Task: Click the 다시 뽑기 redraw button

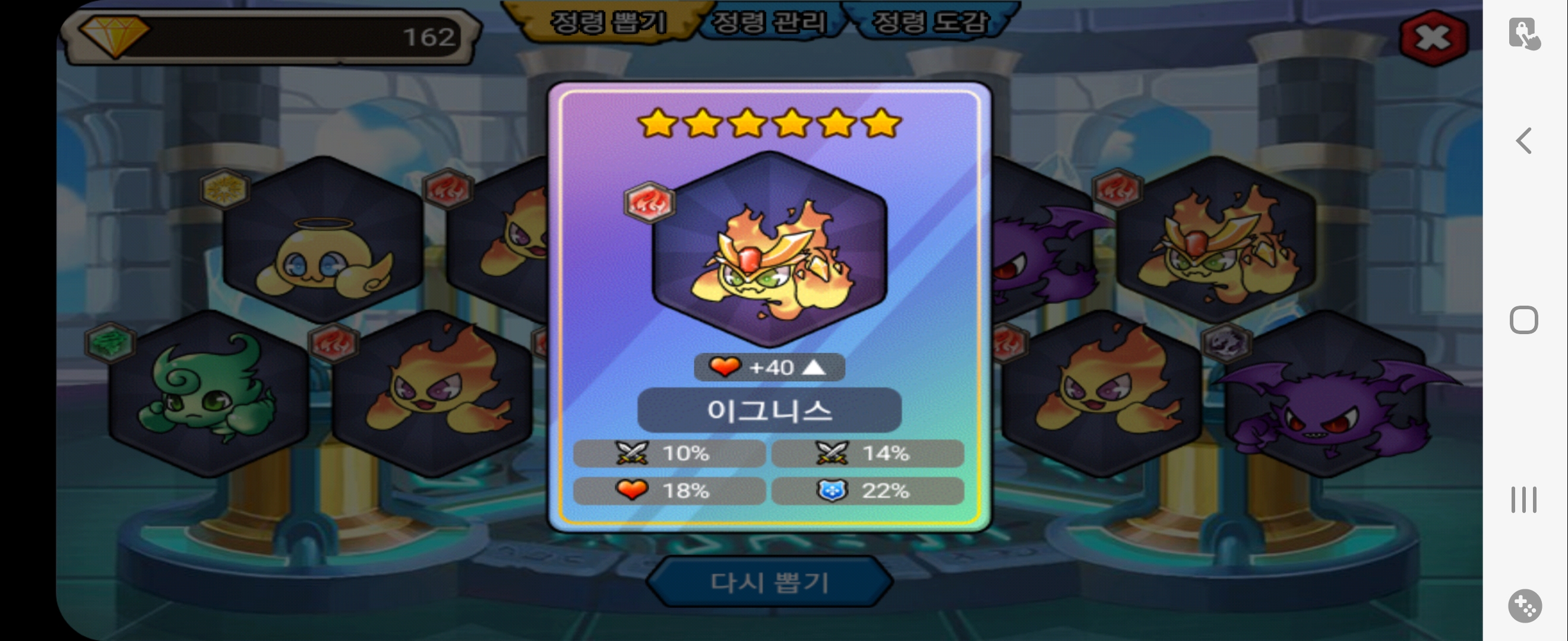Action: [769, 582]
